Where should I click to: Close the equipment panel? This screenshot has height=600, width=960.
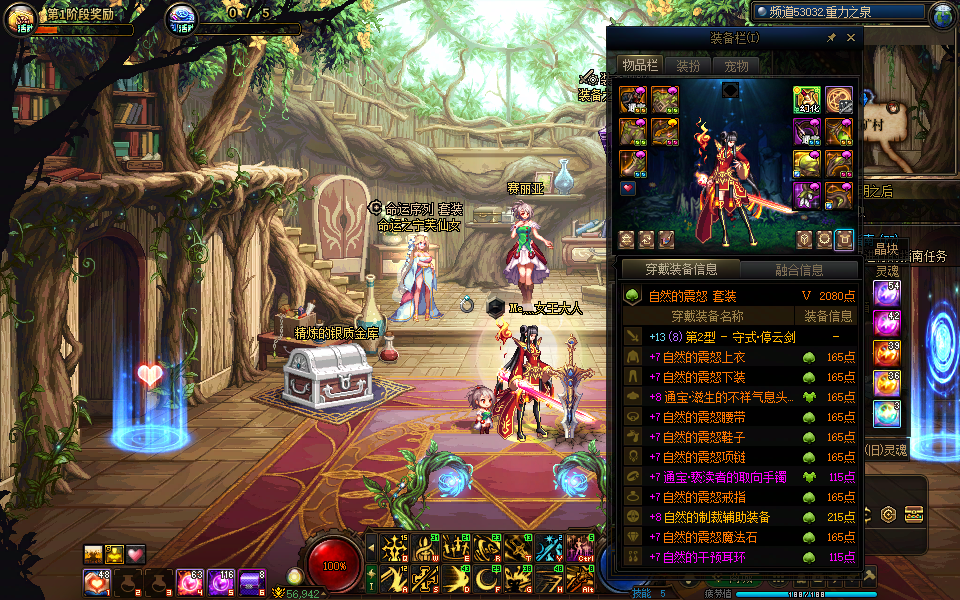(x=851, y=37)
